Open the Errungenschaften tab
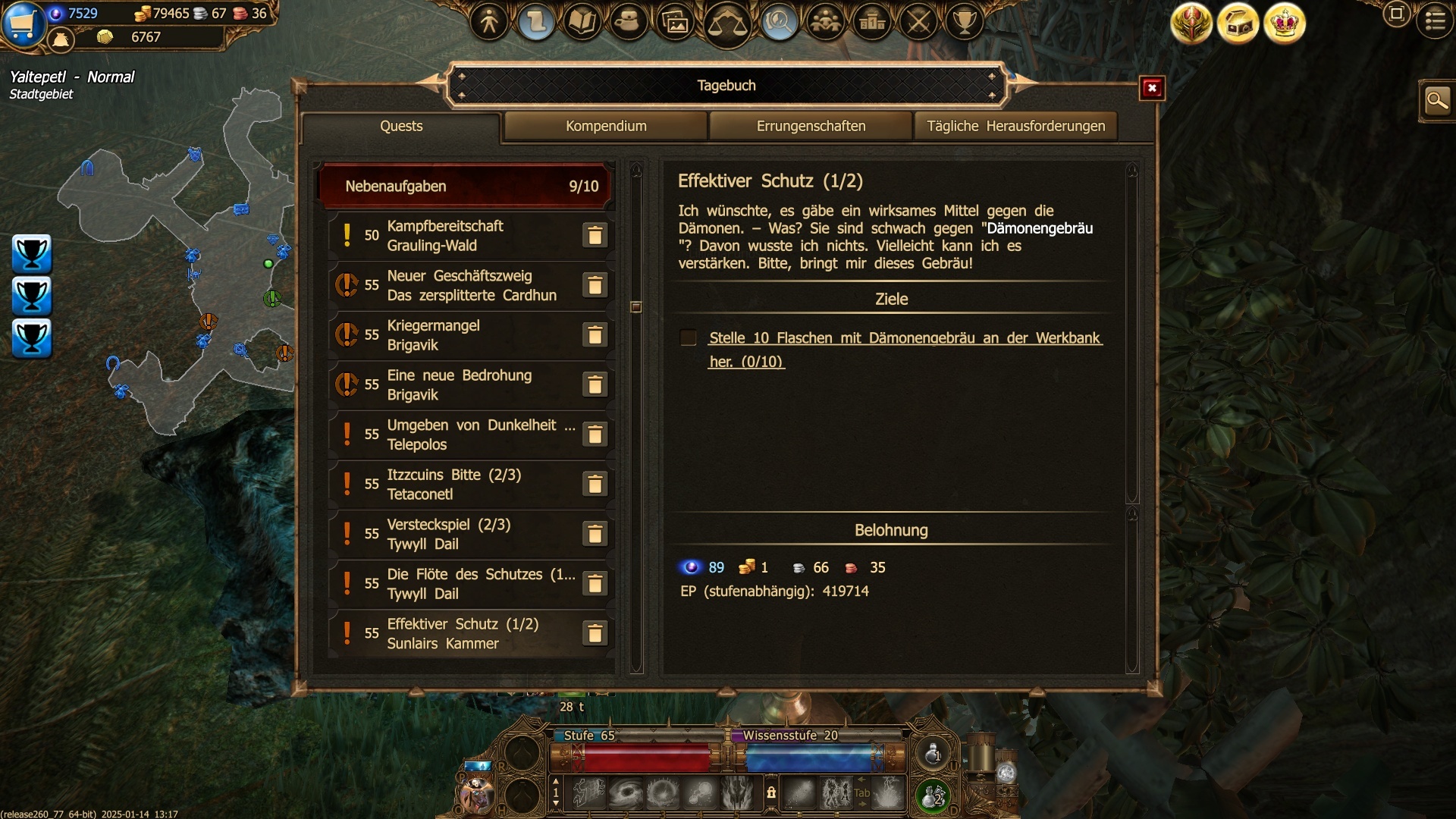Screen dimensions: 1456x819 click(x=811, y=126)
